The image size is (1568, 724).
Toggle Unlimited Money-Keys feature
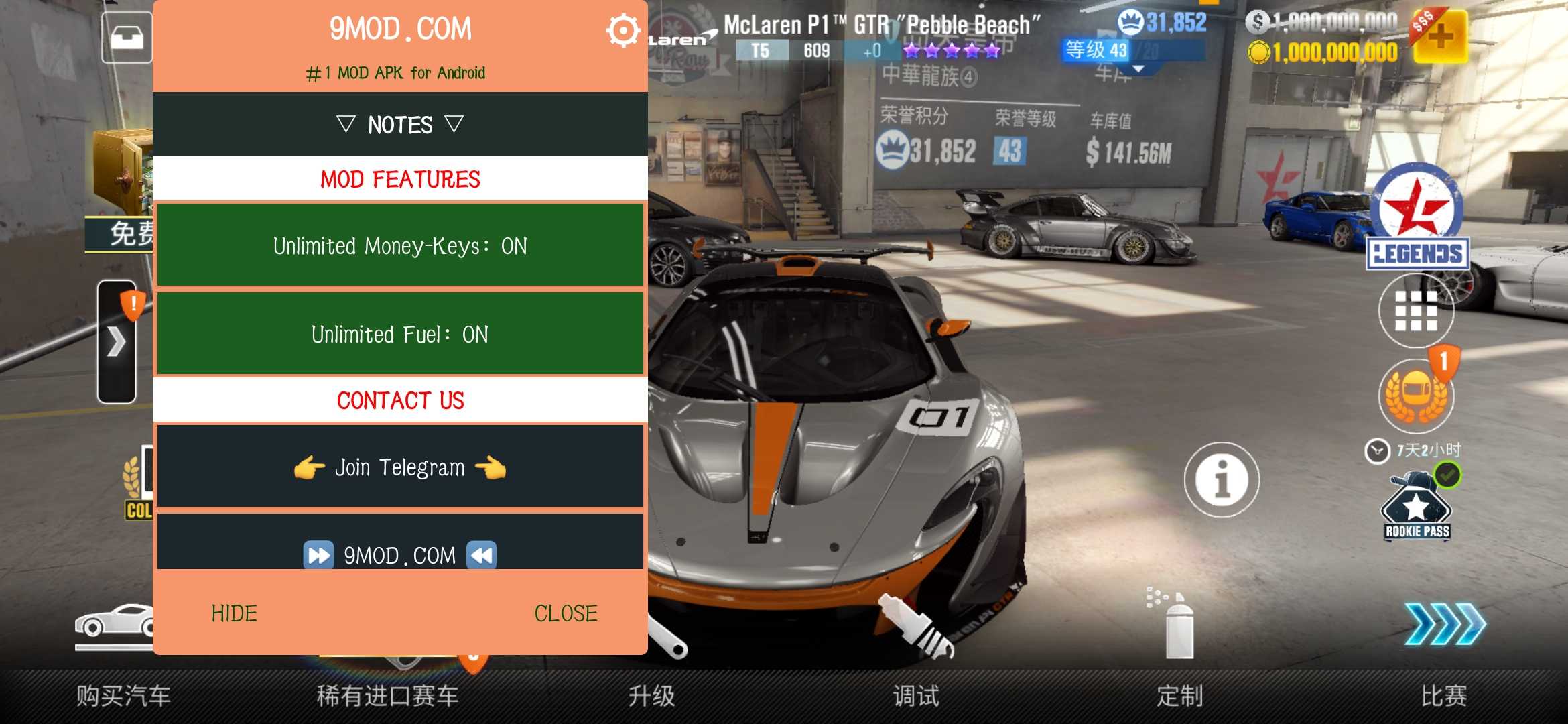(400, 246)
